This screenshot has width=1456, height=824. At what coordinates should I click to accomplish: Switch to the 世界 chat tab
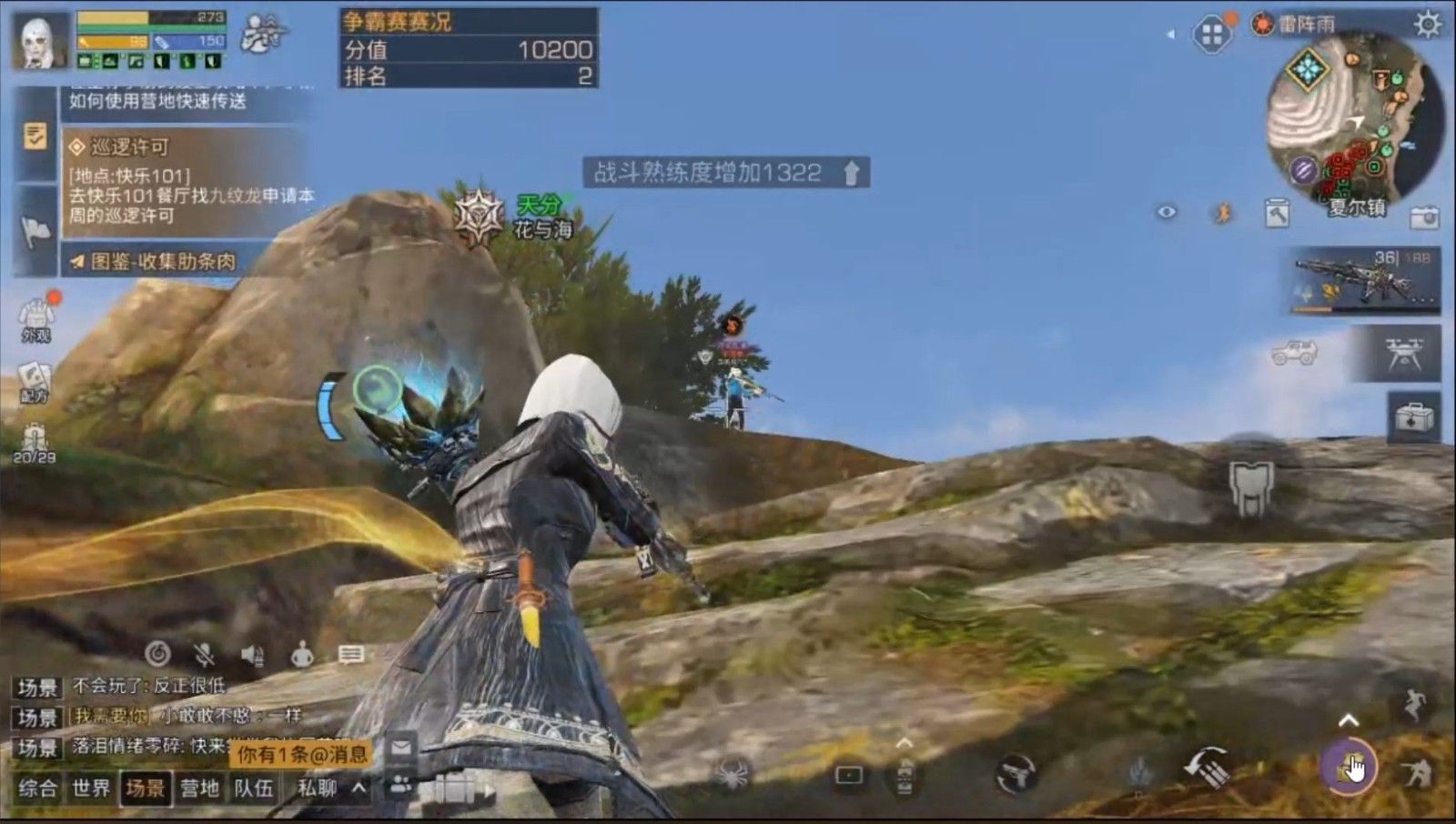tap(91, 788)
